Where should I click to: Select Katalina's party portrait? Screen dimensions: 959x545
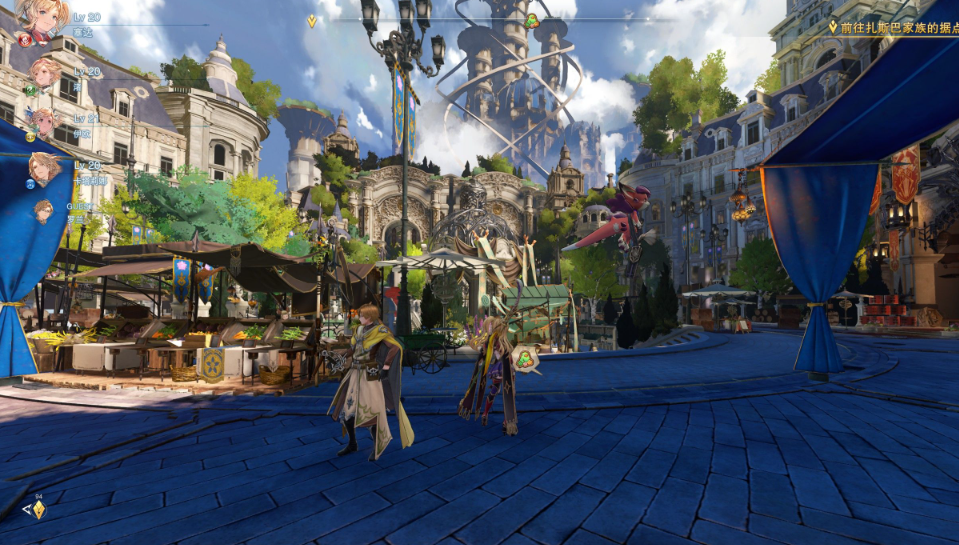tap(43, 167)
